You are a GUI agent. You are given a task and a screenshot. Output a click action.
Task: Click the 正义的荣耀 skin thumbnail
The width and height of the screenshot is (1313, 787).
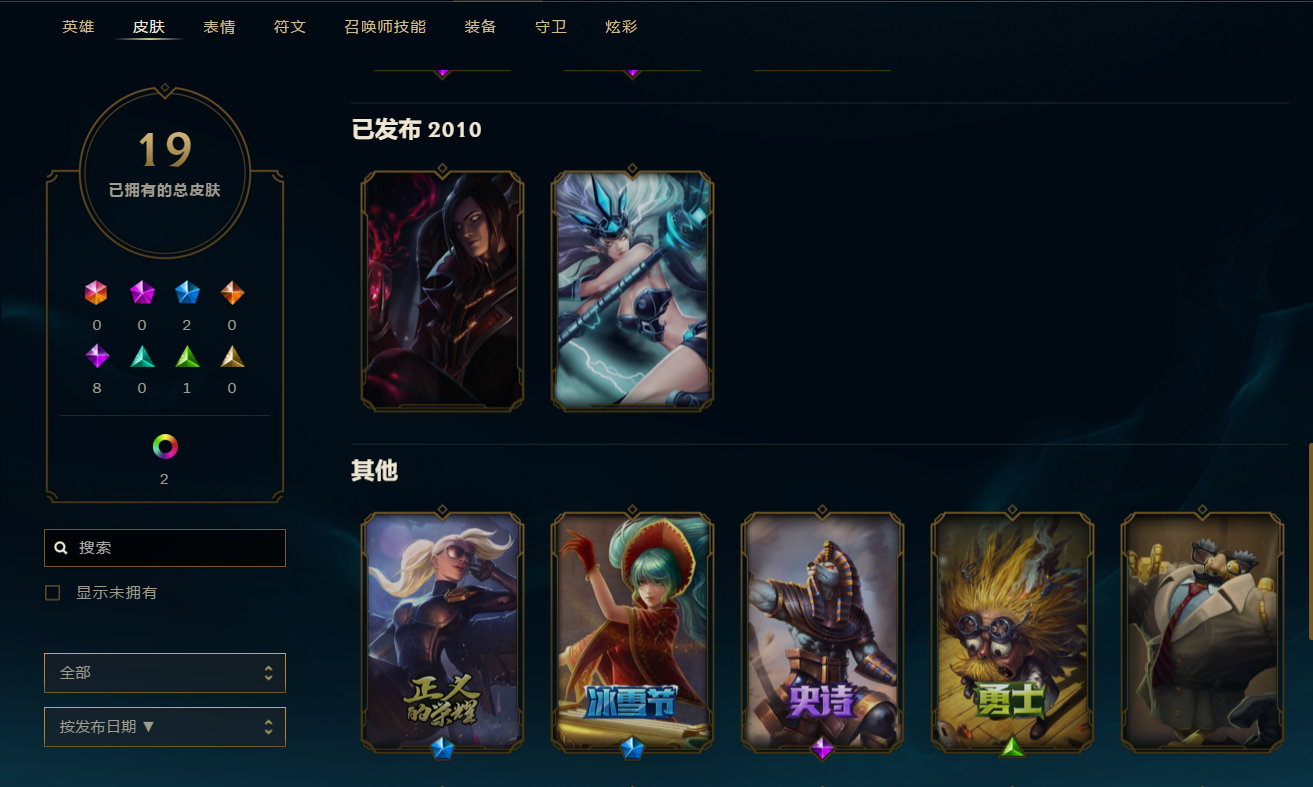click(443, 631)
